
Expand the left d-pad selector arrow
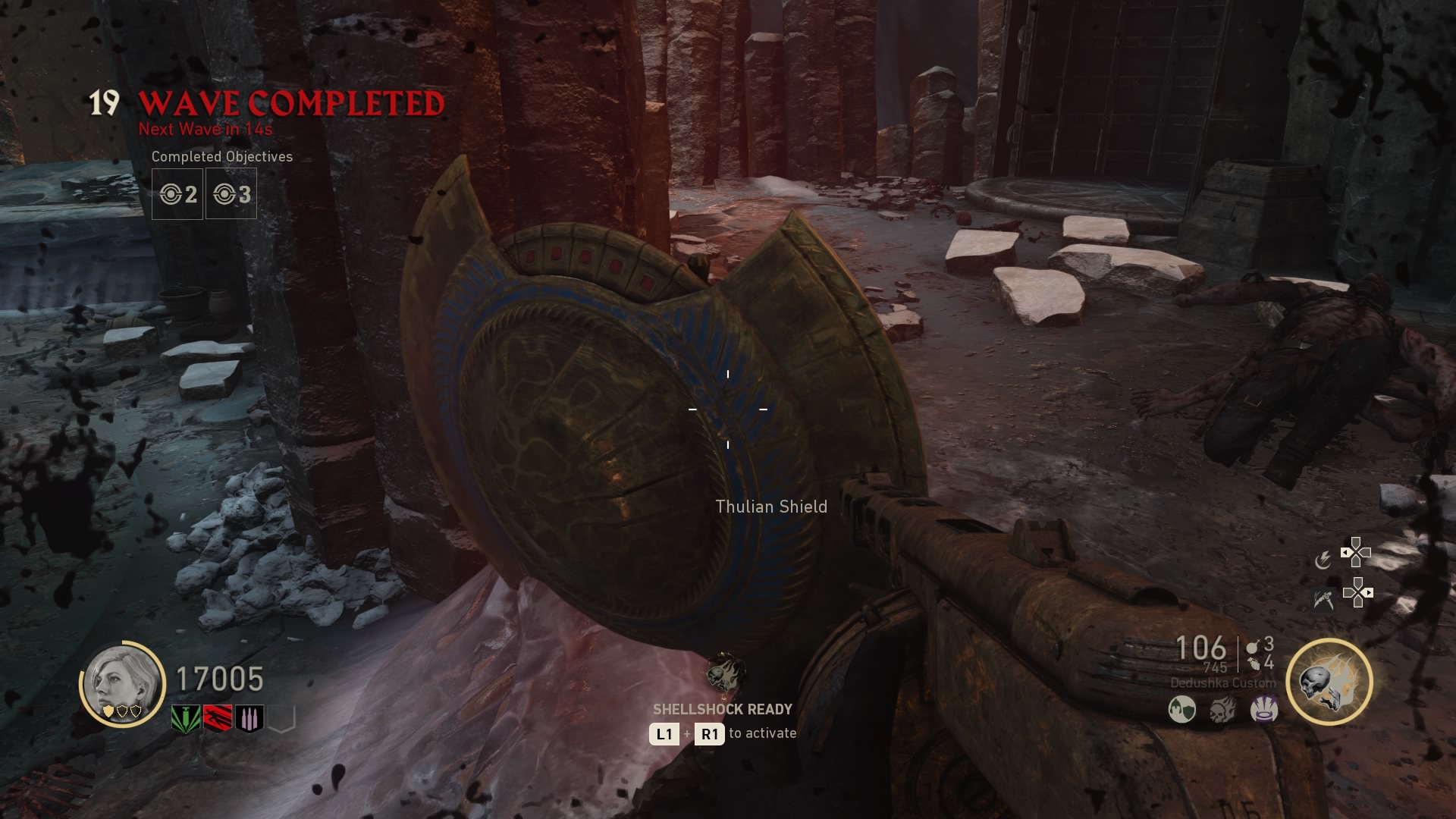[1345, 552]
